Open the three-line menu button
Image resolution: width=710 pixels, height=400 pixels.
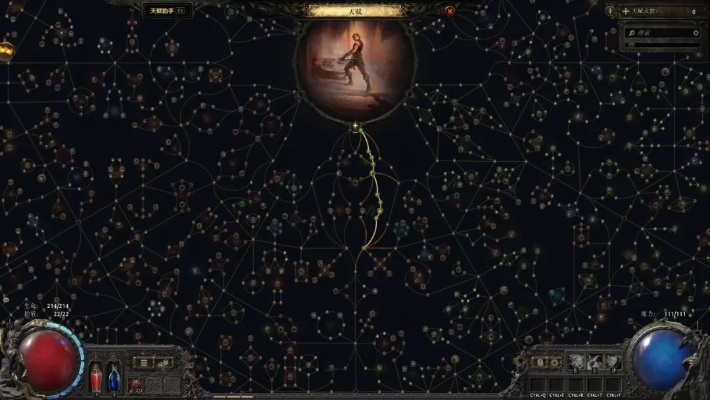[x=144, y=362]
